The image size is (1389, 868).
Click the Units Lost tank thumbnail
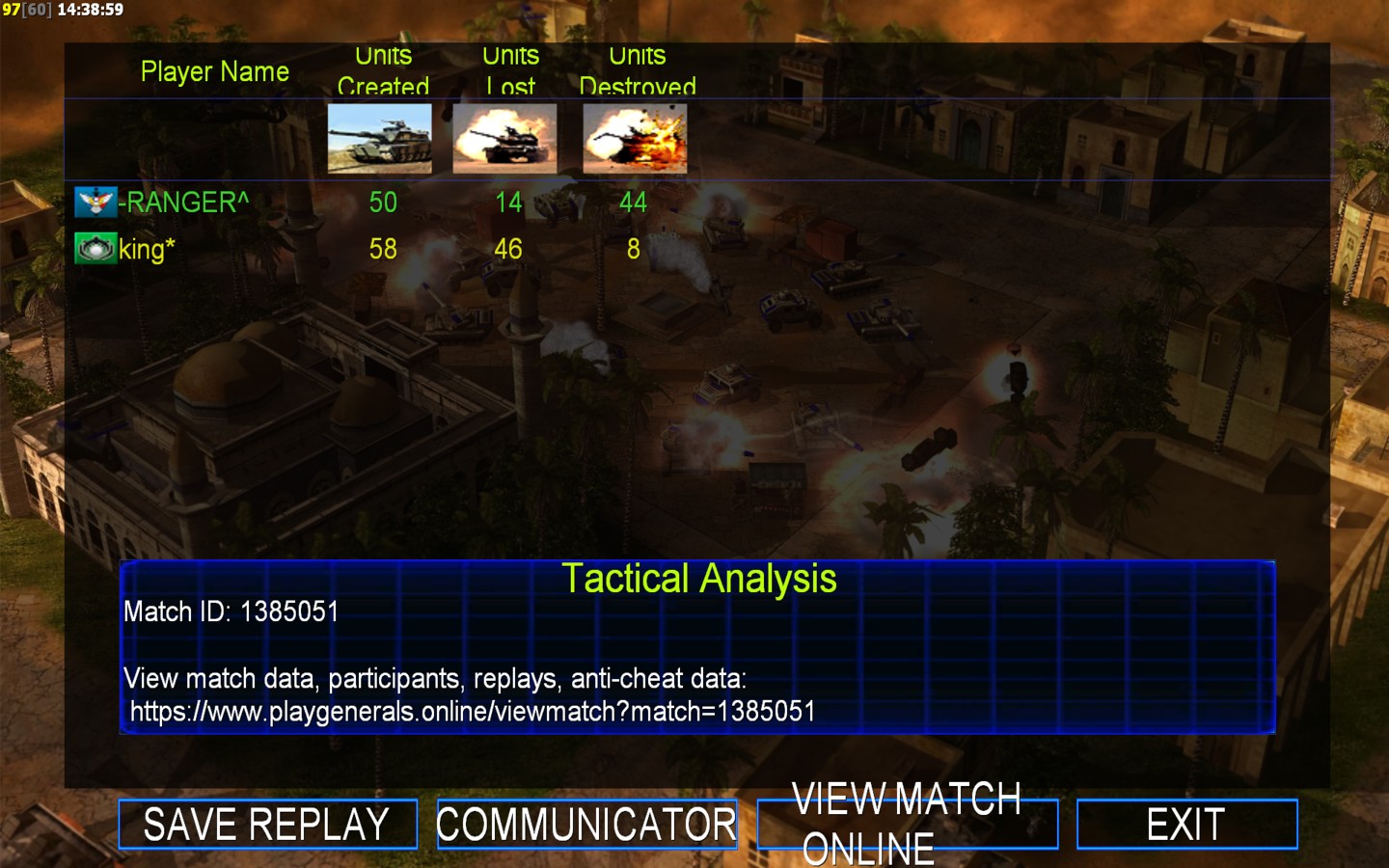[x=504, y=139]
